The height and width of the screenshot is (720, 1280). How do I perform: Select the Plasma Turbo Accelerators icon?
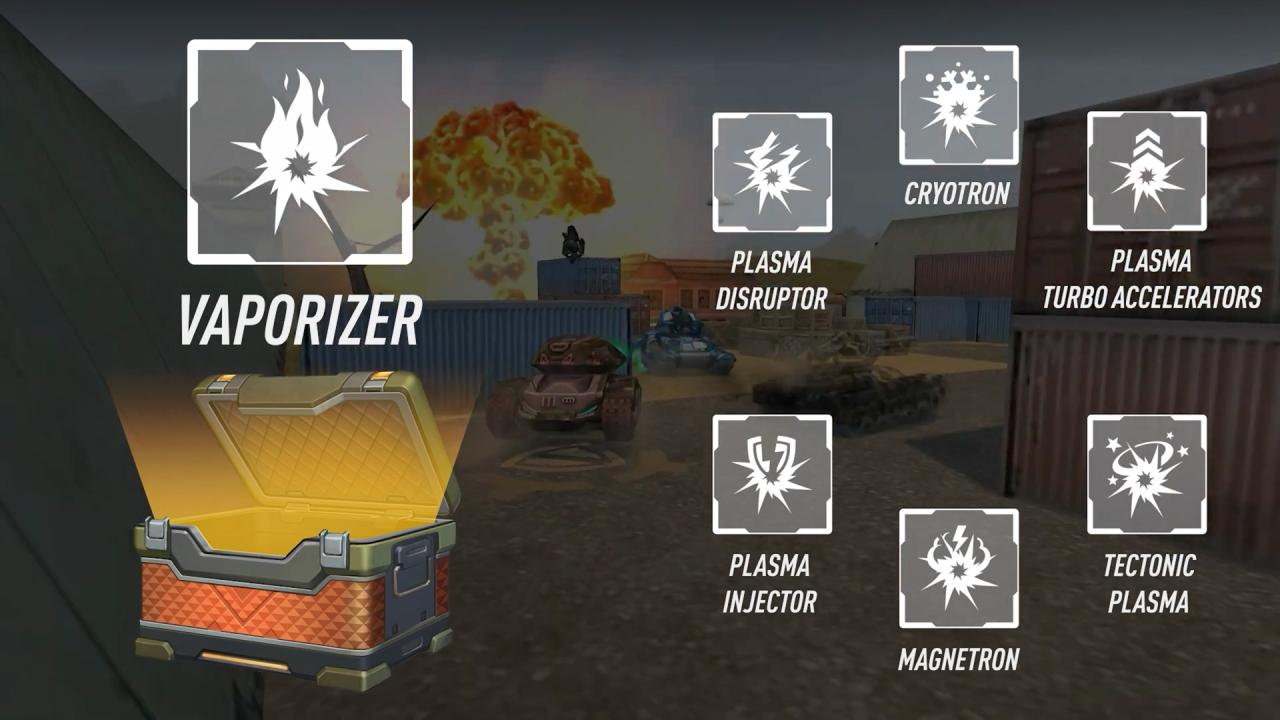click(x=1146, y=171)
